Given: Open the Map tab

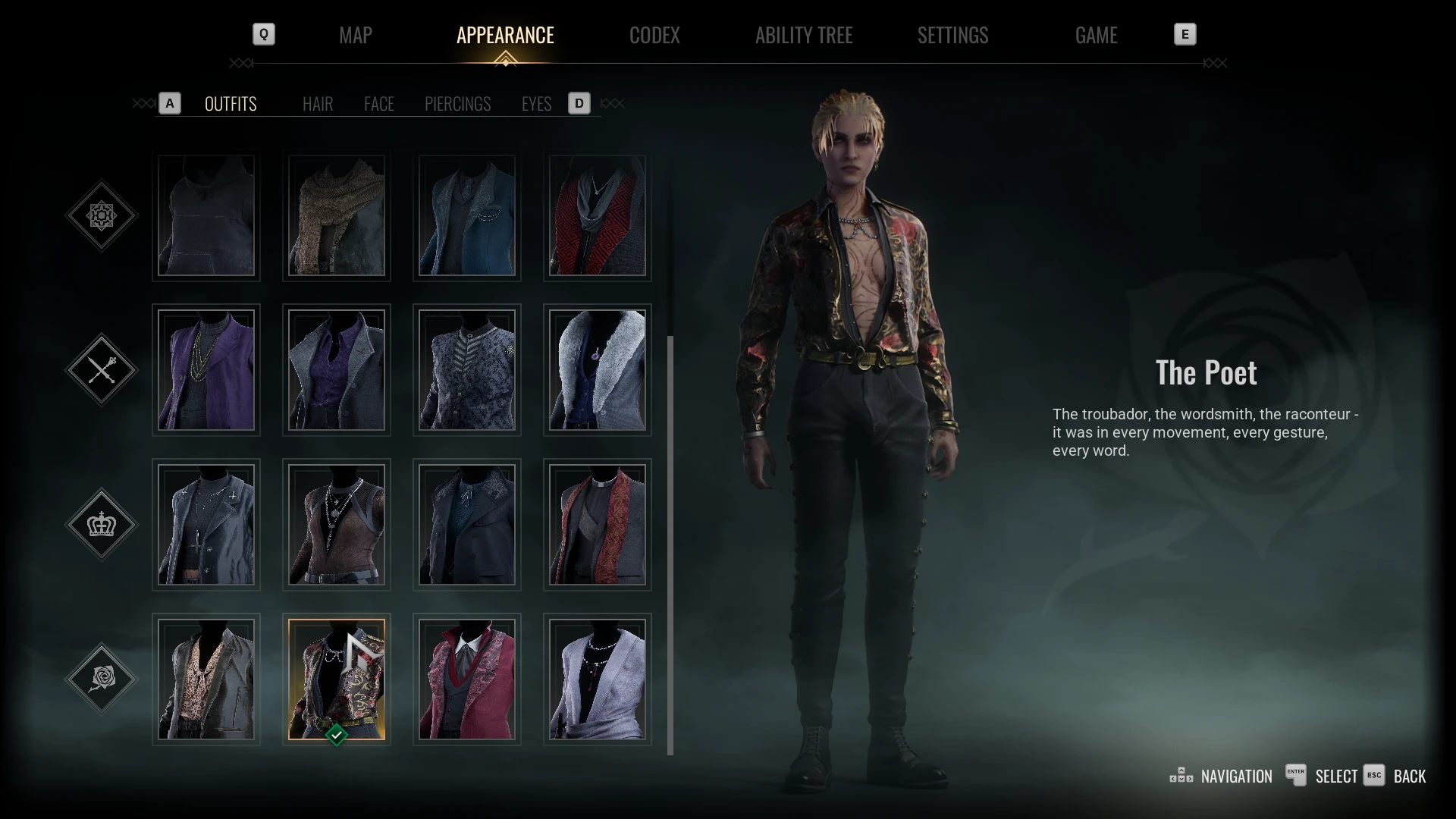Looking at the screenshot, I should [355, 35].
